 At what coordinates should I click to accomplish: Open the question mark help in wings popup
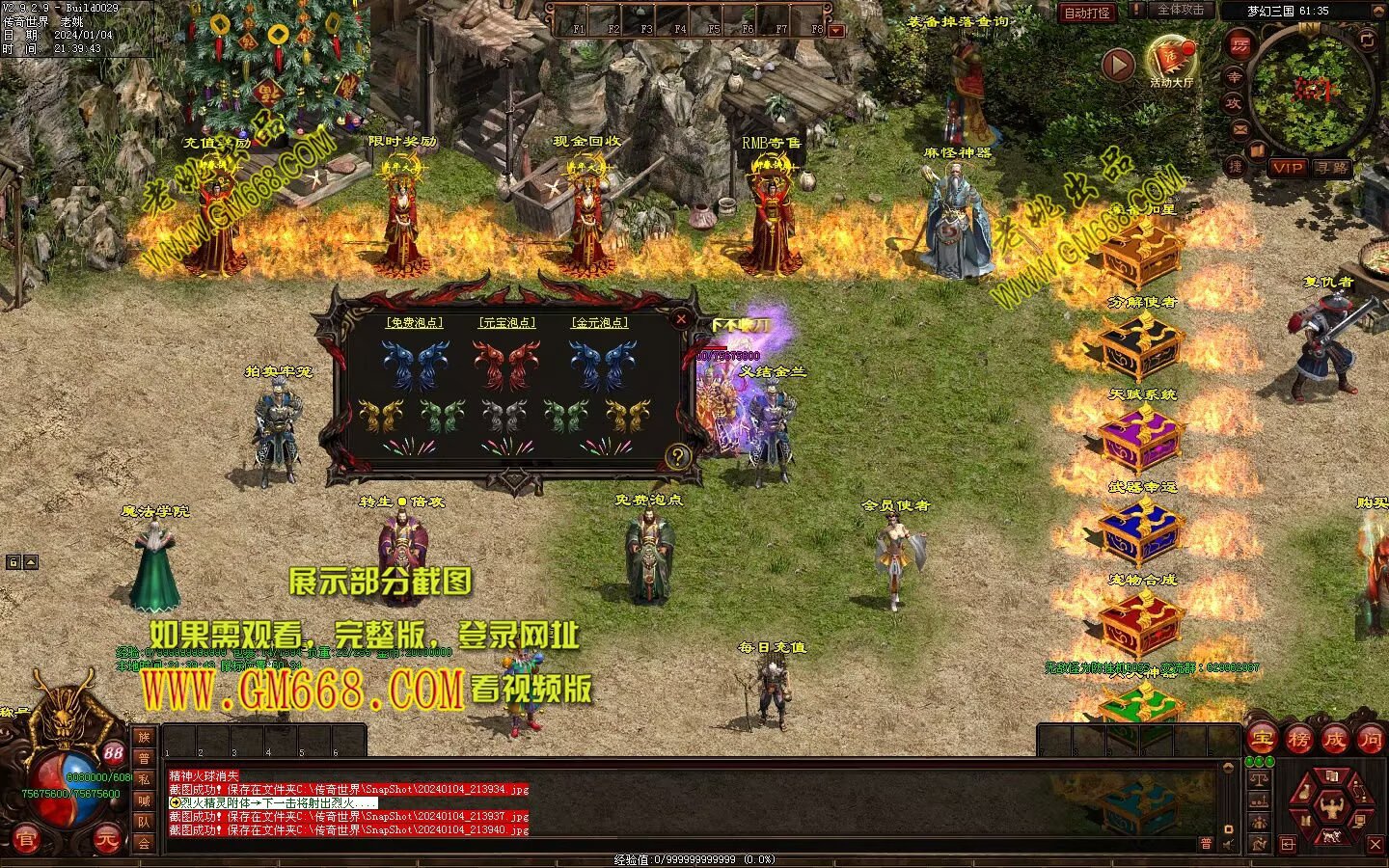click(x=678, y=457)
